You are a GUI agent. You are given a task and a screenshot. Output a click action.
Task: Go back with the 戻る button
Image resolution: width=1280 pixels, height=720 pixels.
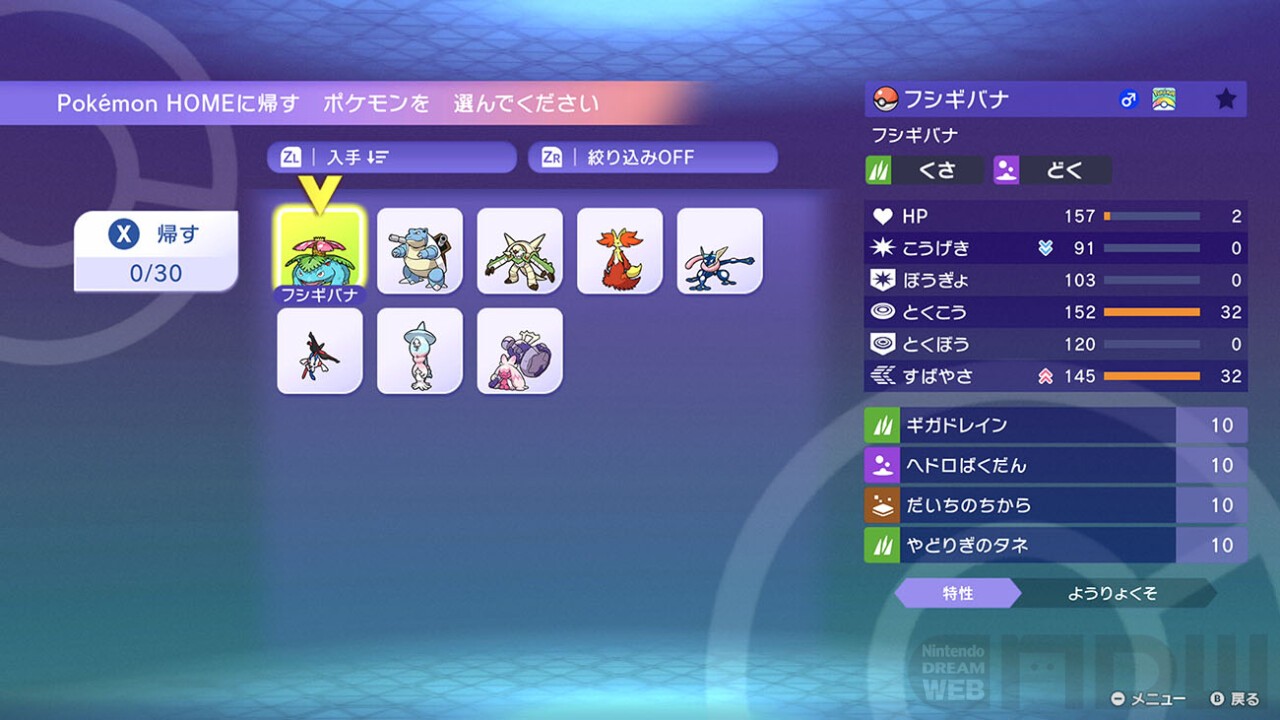point(1234,699)
